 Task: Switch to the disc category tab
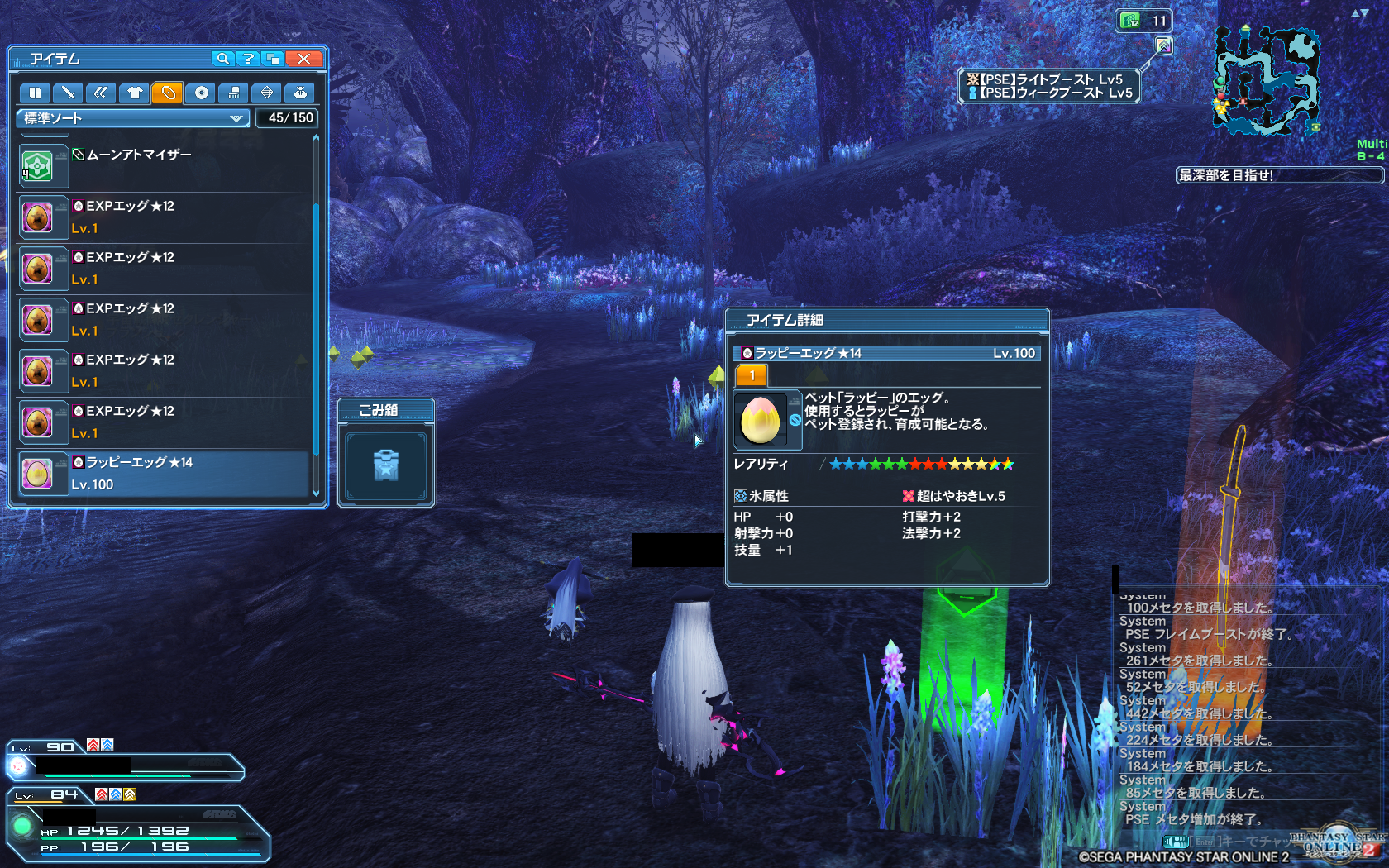[x=201, y=93]
